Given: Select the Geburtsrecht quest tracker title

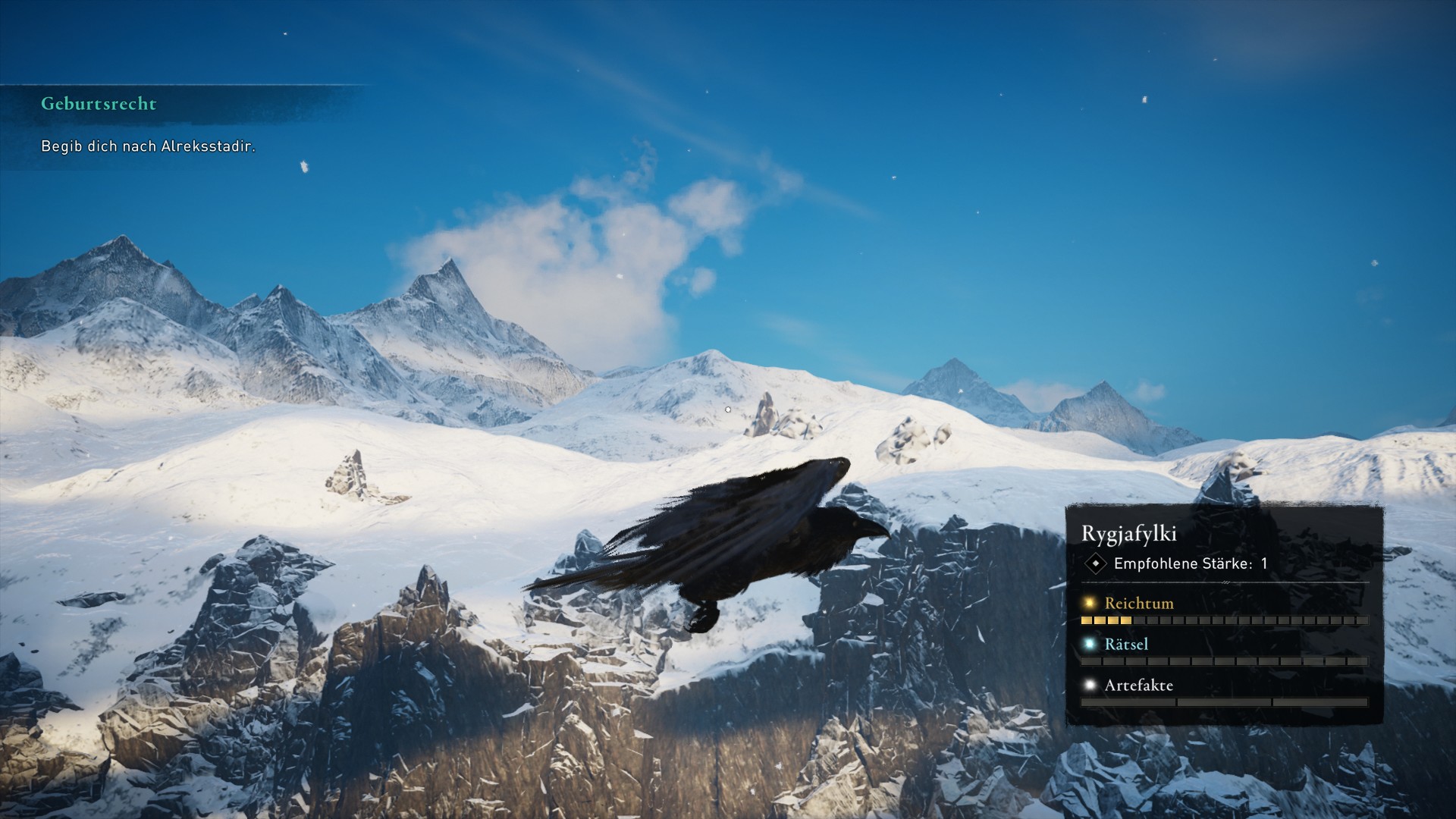Looking at the screenshot, I should tap(99, 104).
